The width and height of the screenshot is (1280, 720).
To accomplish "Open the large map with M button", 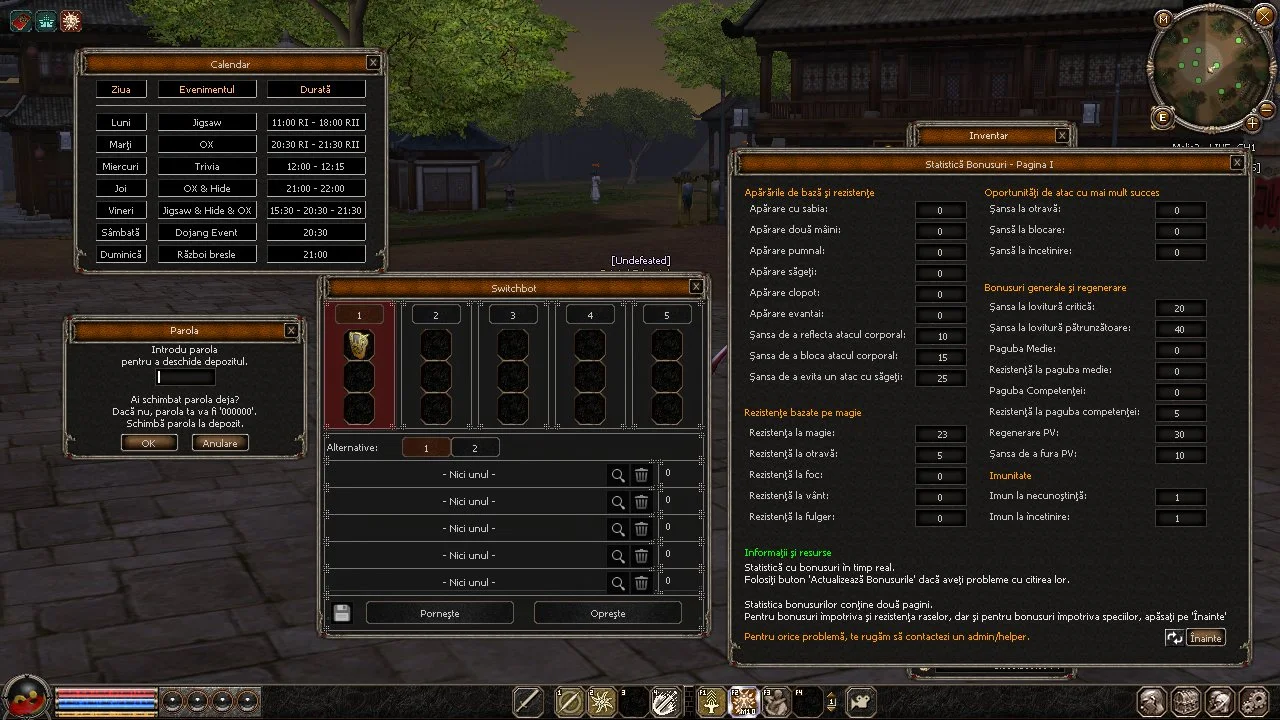I will (x=1163, y=19).
